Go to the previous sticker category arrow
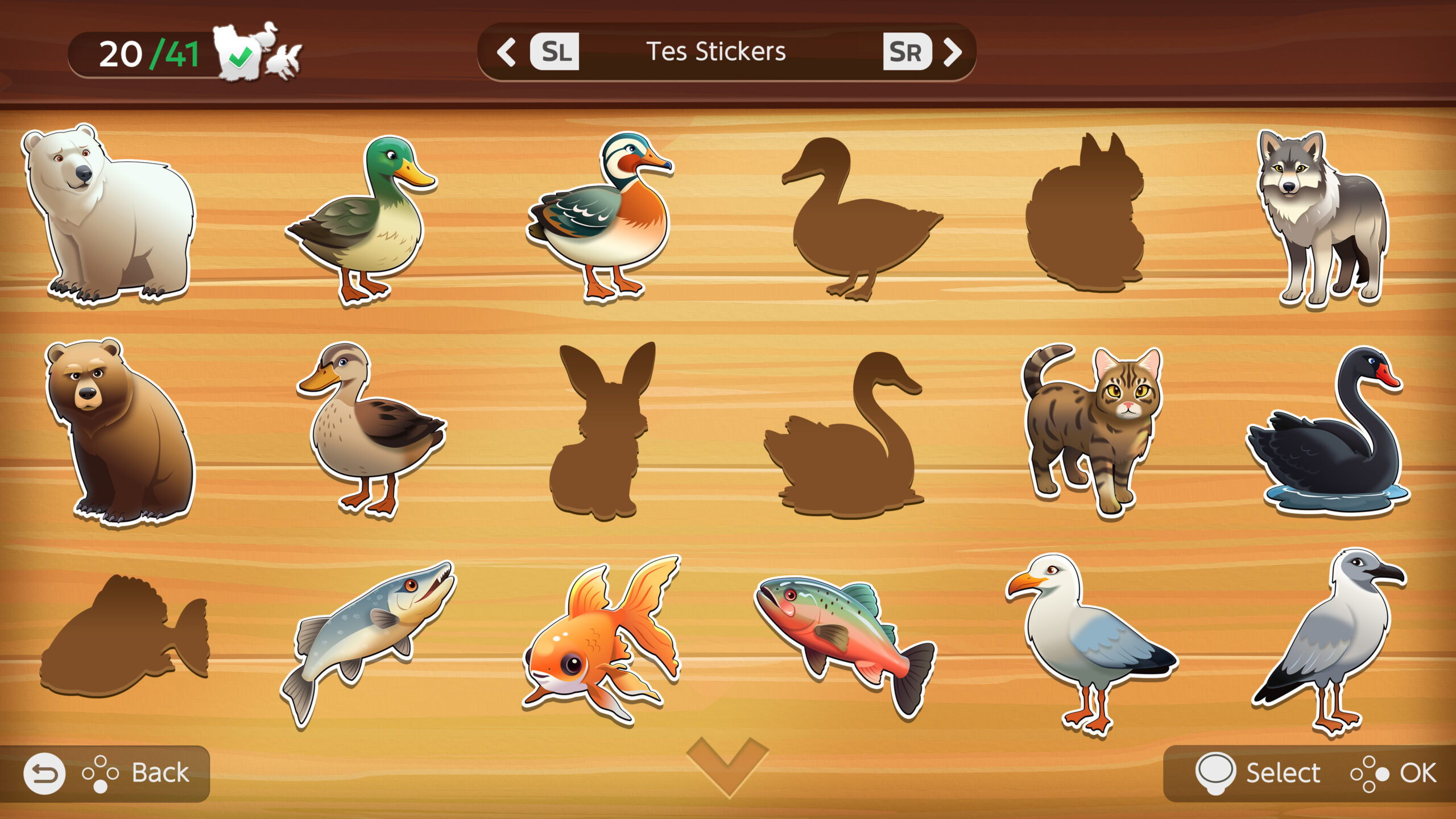1456x819 pixels. tap(506, 52)
